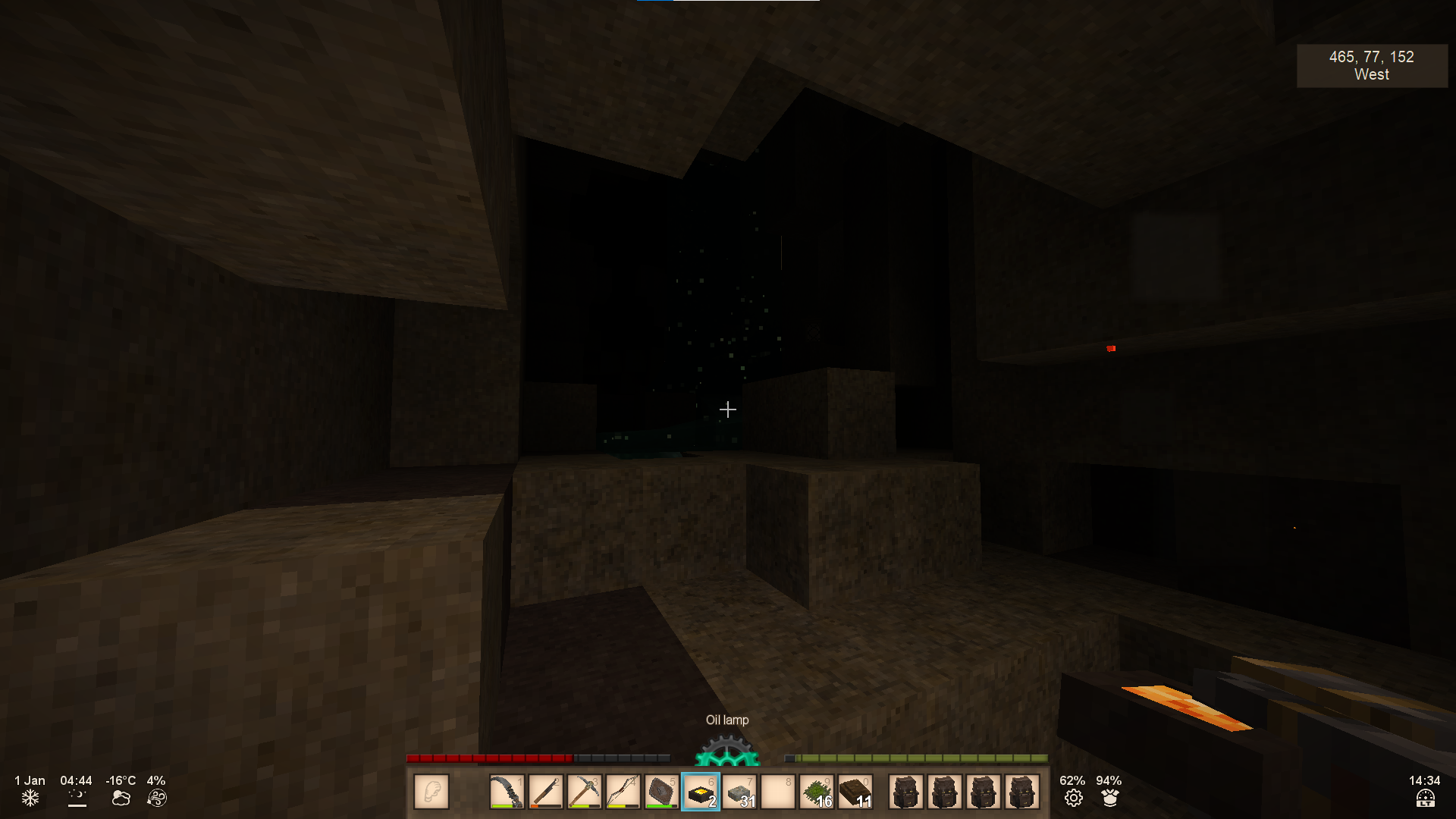The width and height of the screenshot is (1456, 819).
Task: Choose the spear in hotbar slot 2
Action: [545, 792]
